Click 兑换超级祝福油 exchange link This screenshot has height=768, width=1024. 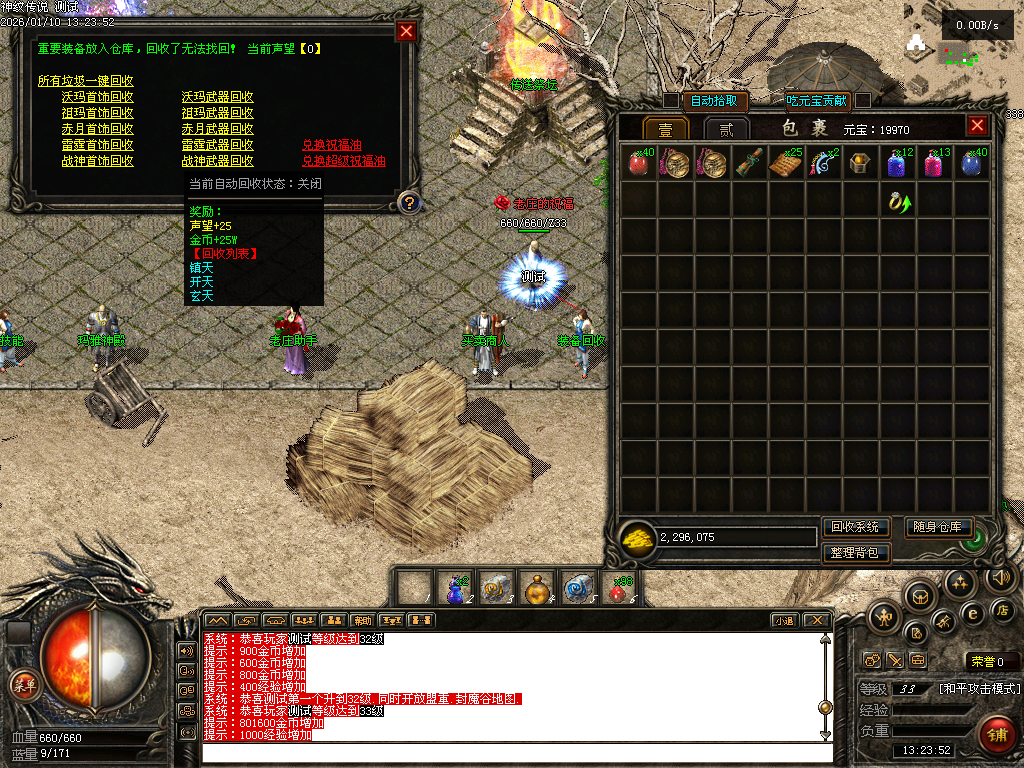344,161
